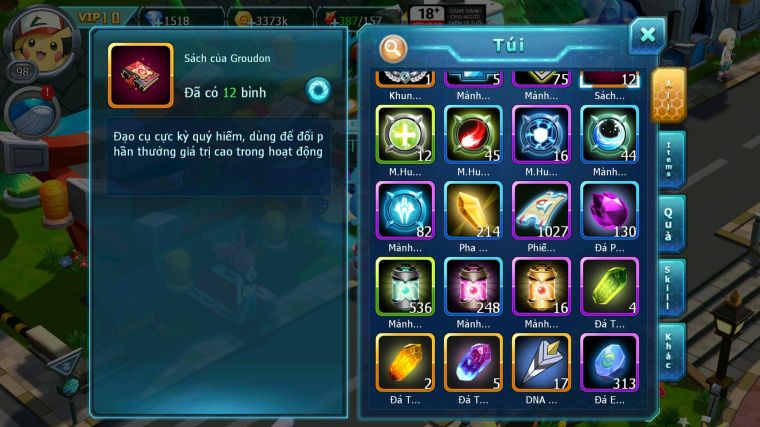Screen dimensions: 760x427
Task: Tap the round blue swirl button by the item count
Action: 319,89
